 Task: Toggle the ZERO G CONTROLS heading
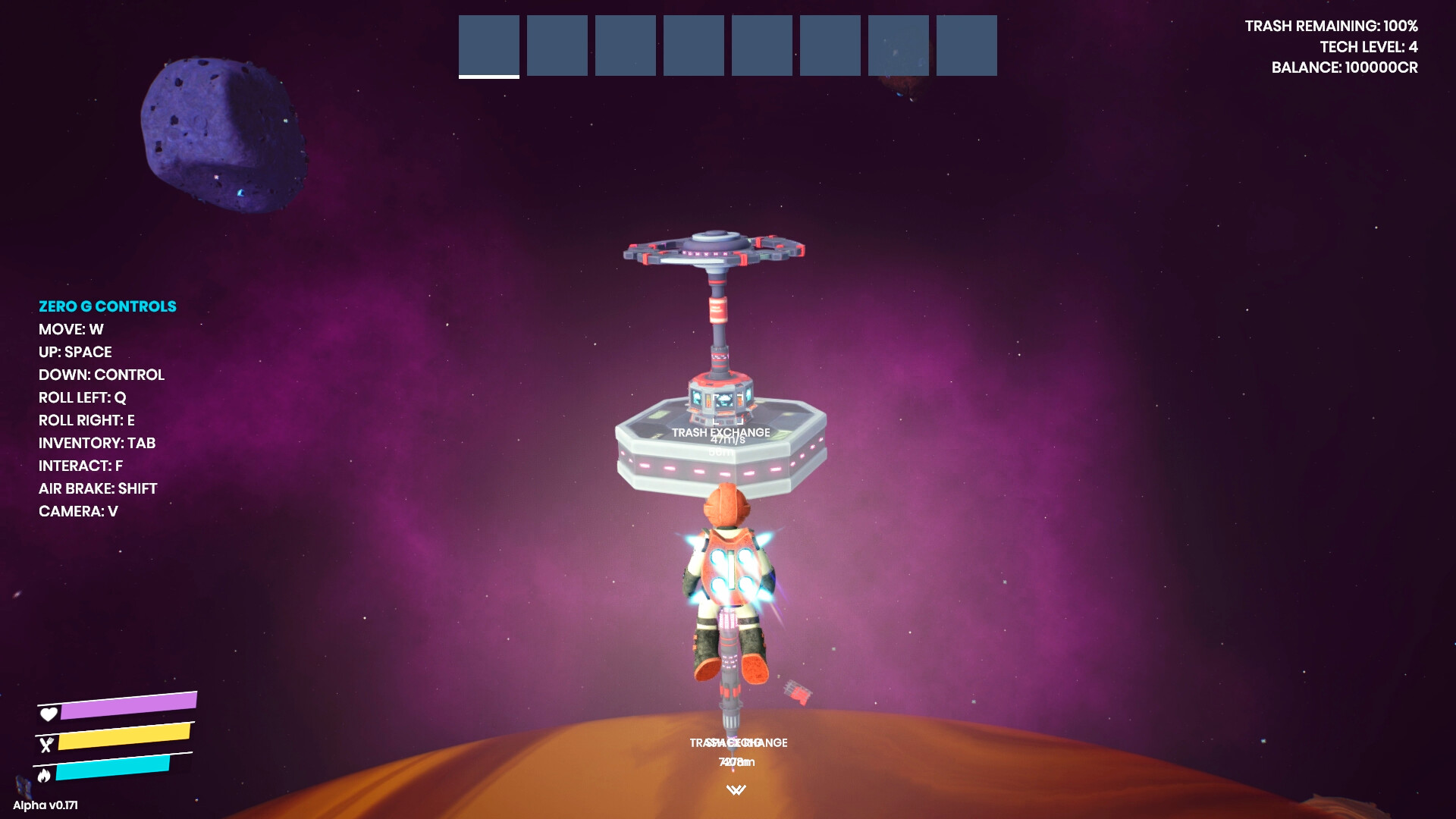tap(108, 306)
